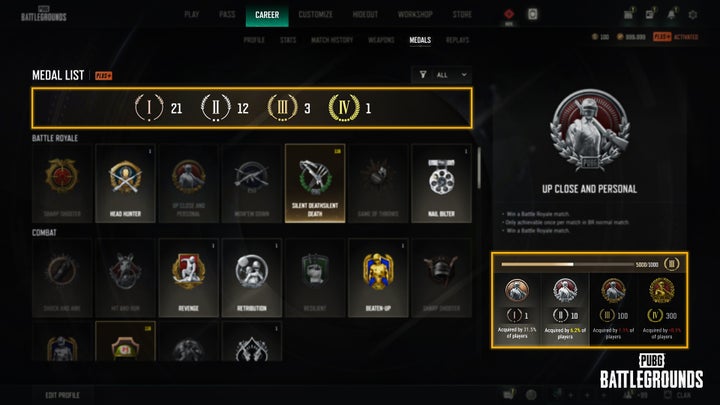Go to the Customize tab
Viewport: 720px width, 405px height.
point(314,15)
